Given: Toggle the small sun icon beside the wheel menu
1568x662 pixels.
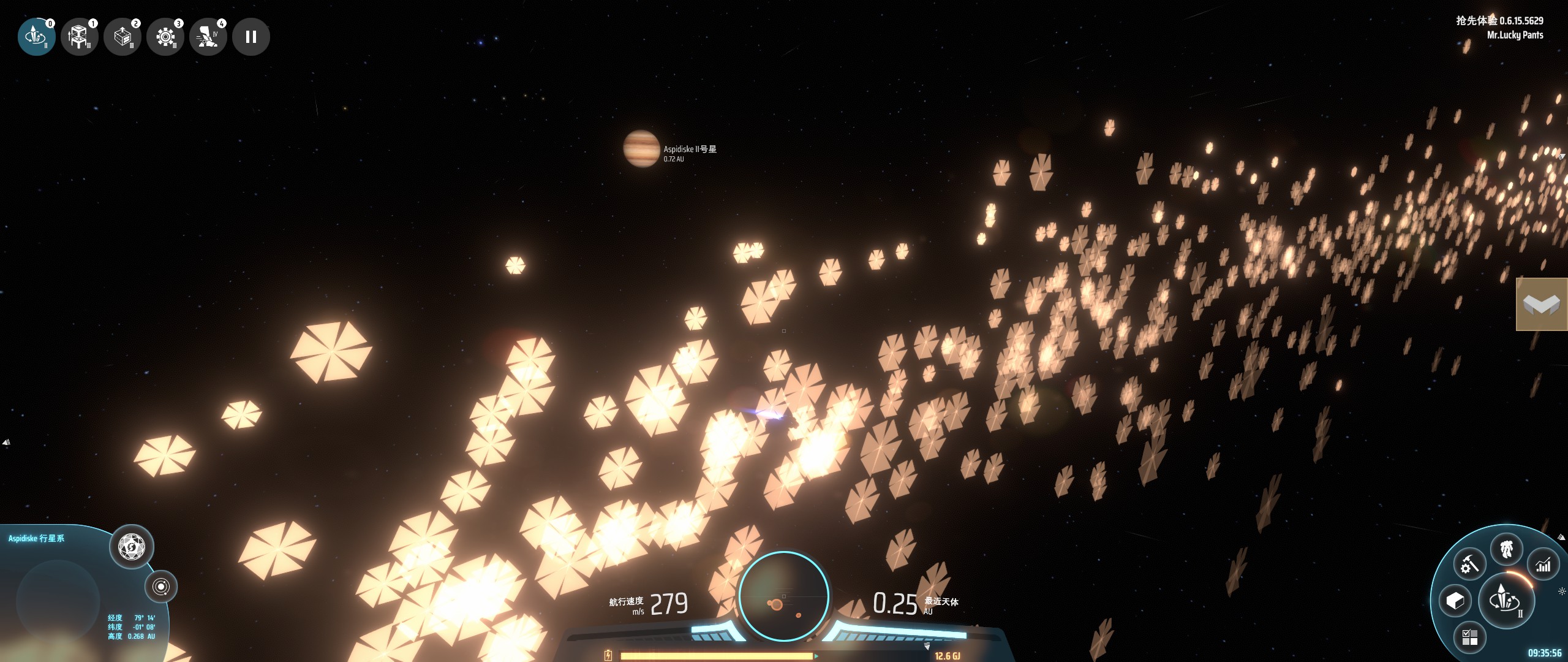Looking at the screenshot, I should (x=1561, y=592).
